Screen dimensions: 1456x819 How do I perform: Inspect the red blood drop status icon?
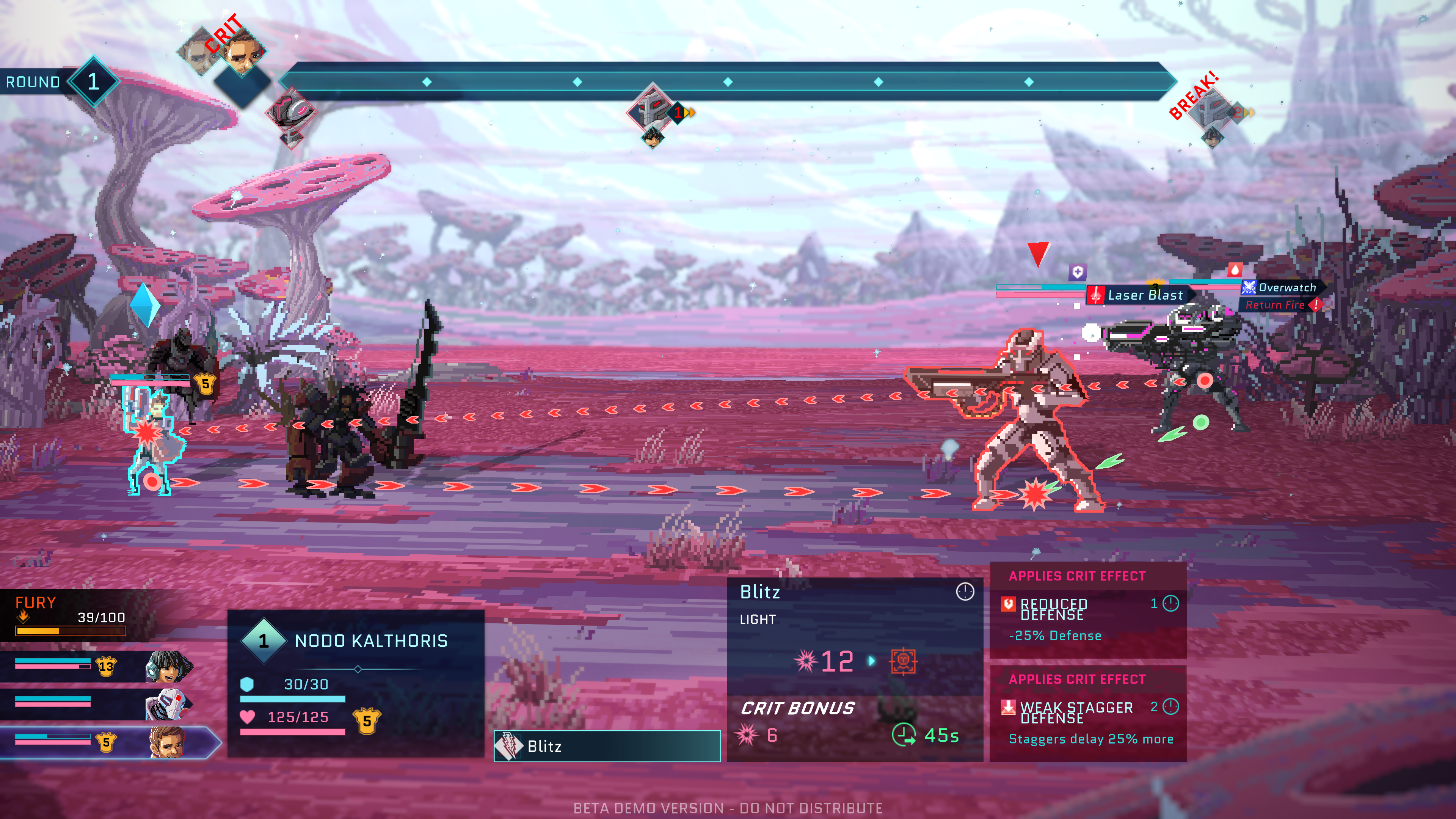(1235, 270)
